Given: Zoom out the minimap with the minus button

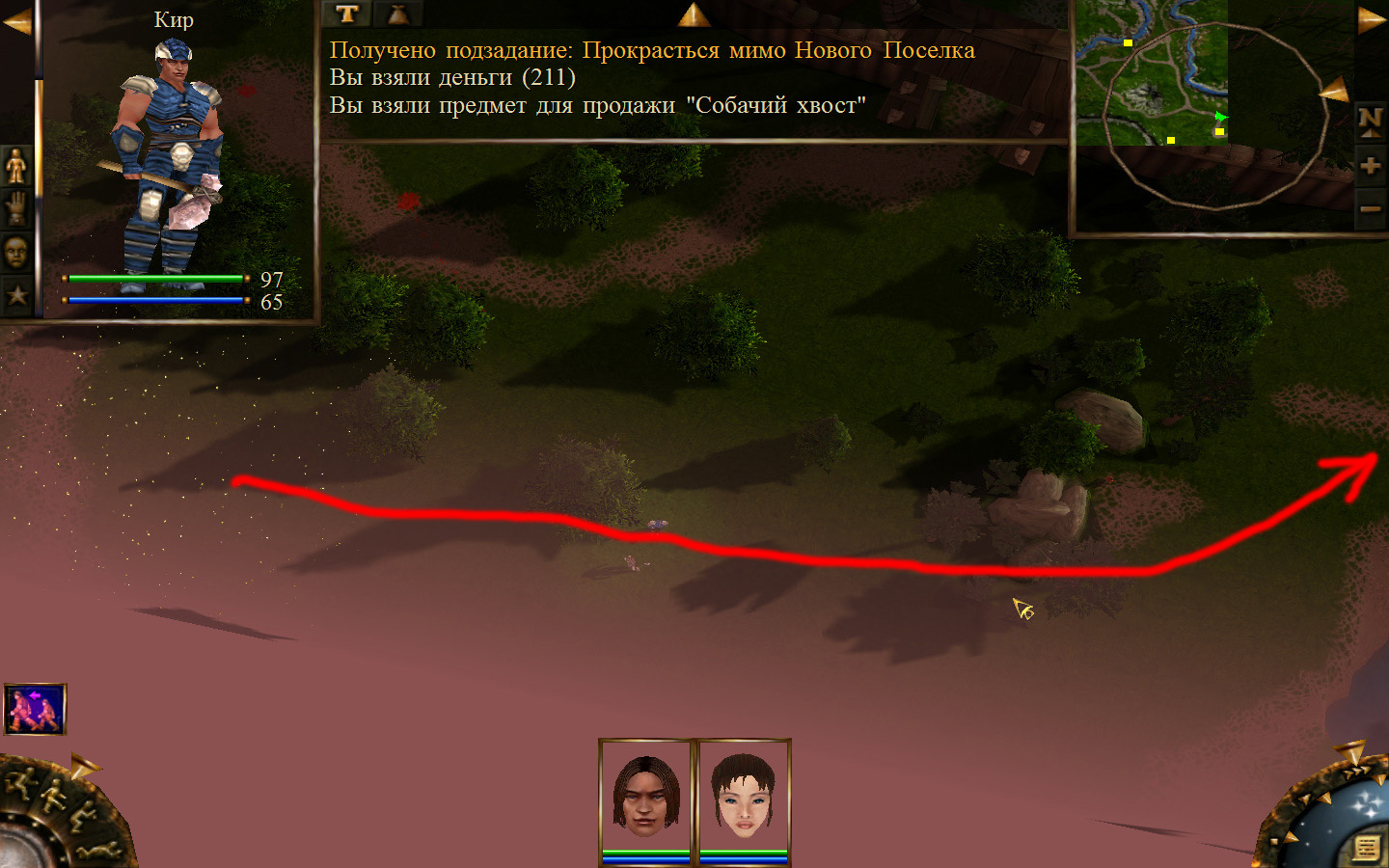Looking at the screenshot, I should coord(1370,208).
